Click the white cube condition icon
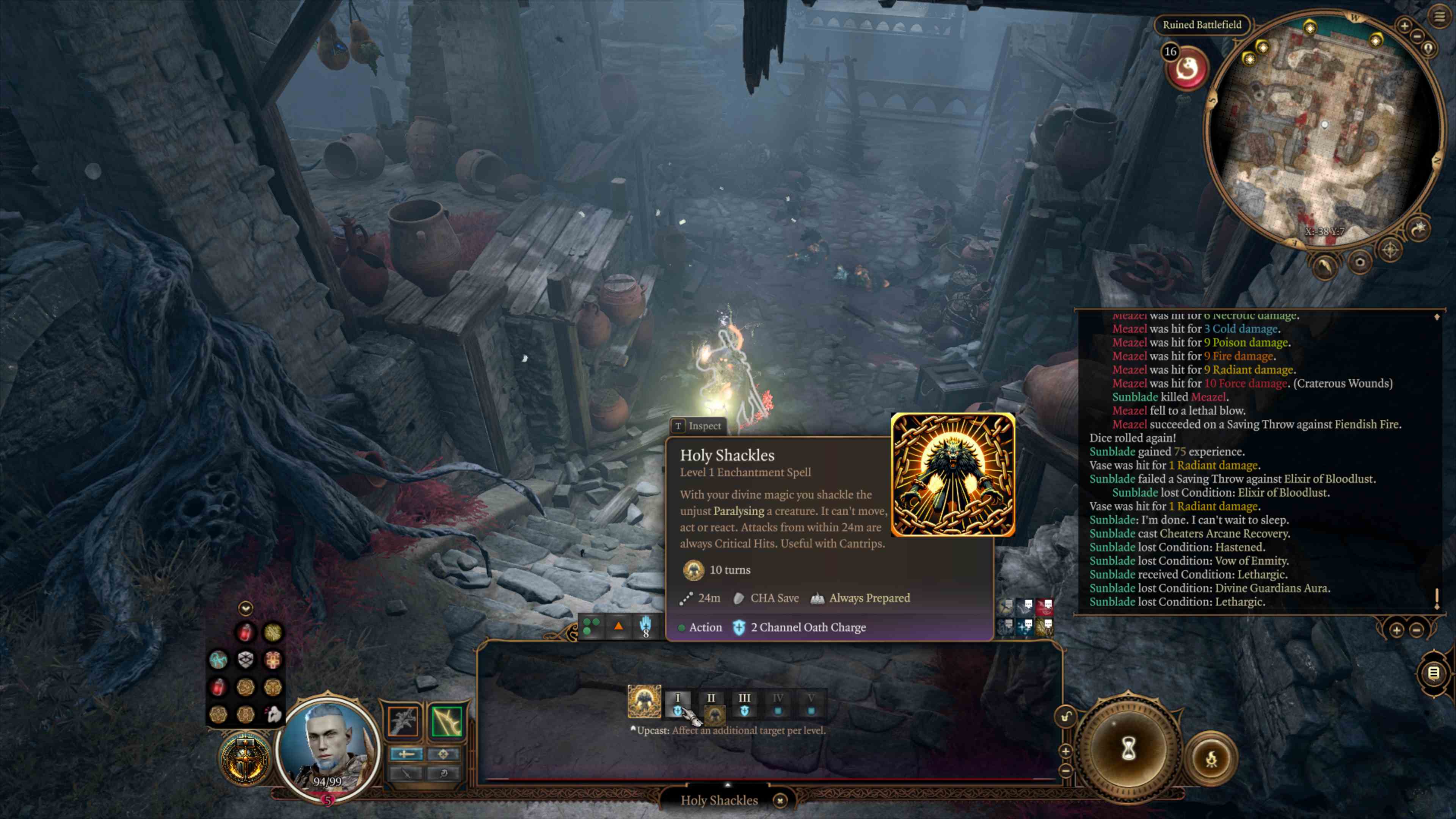Image resolution: width=1456 pixels, height=819 pixels. pos(245,659)
